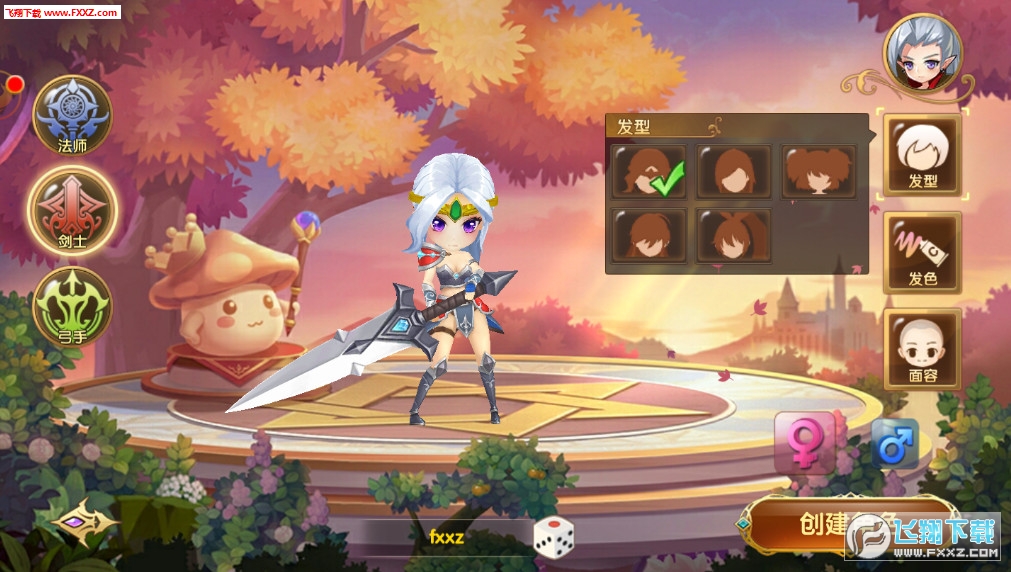Choose the long straight hairstyle thumbnail
This screenshot has width=1011, height=572.
click(x=734, y=171)
